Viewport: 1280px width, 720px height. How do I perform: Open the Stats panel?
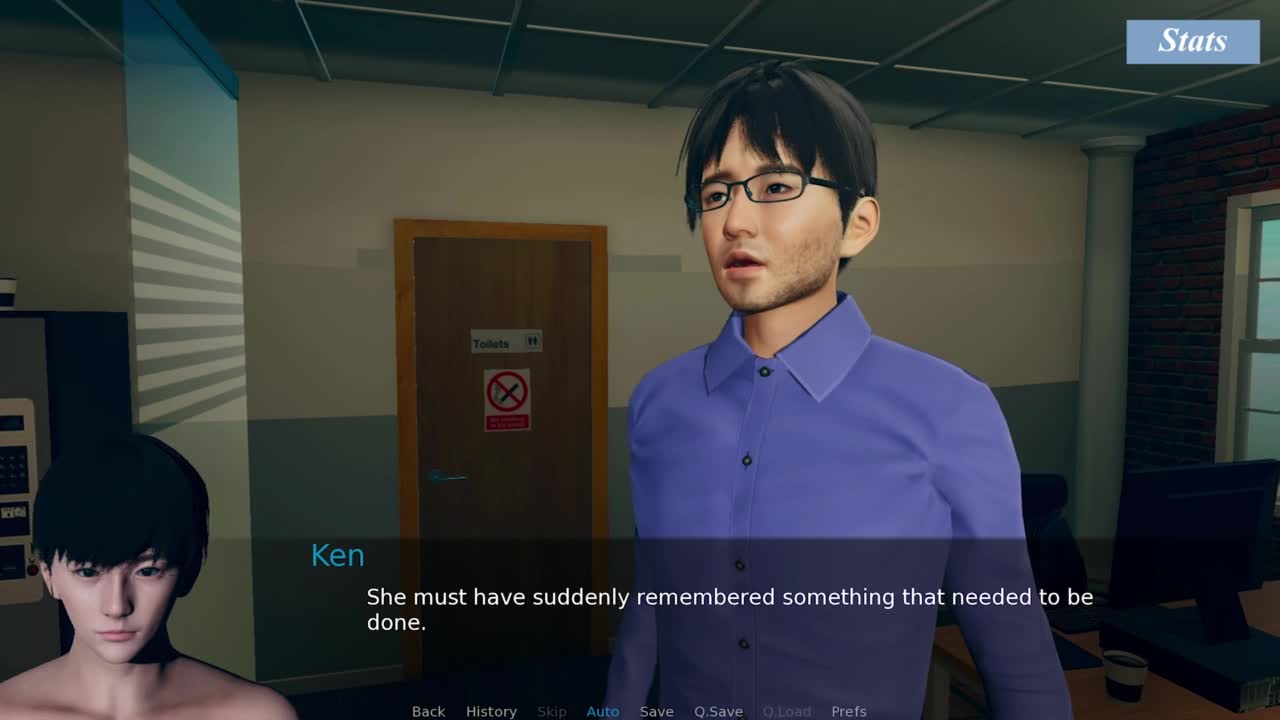pos(1192,41)
